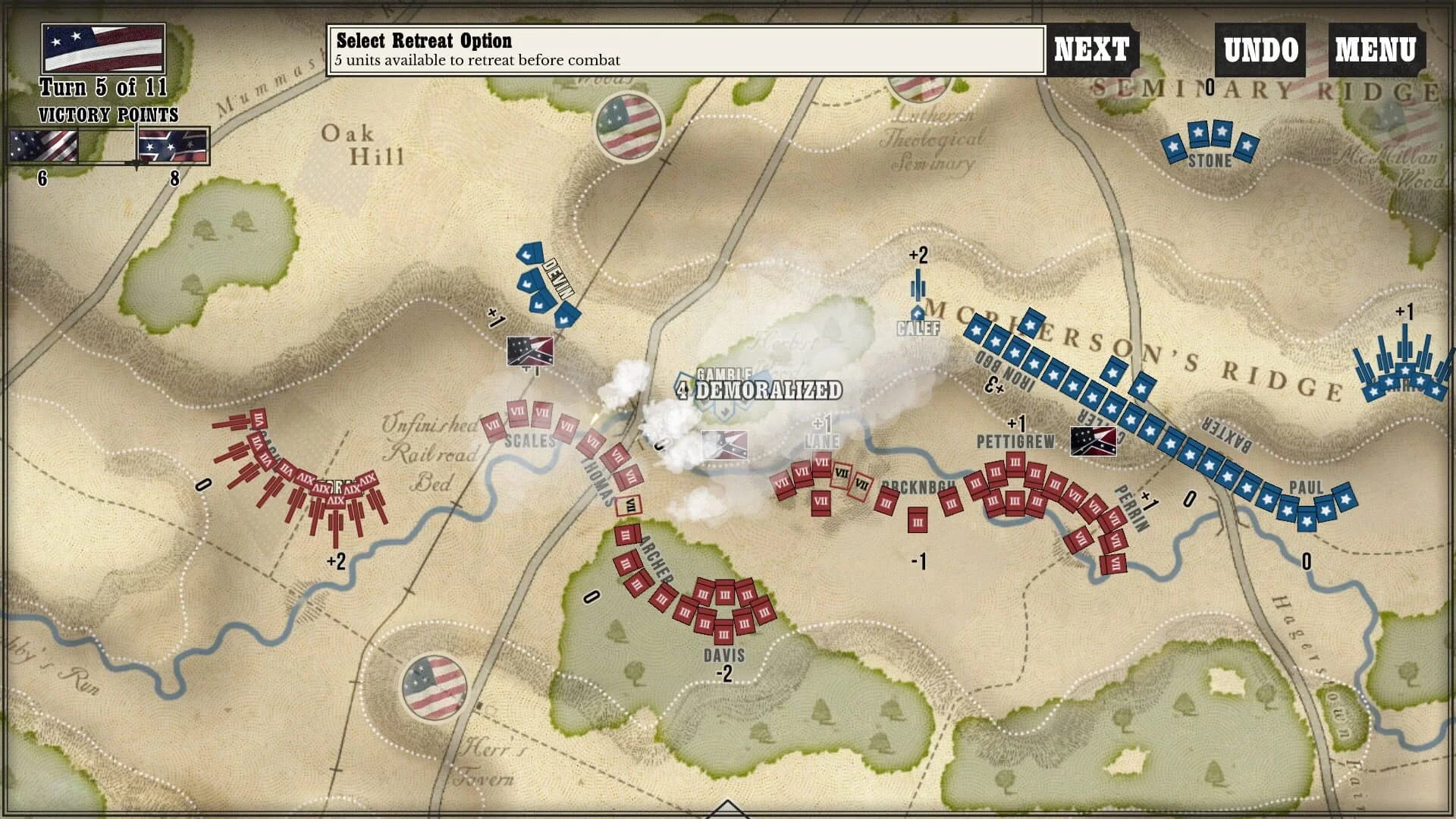Click the Confederate flag marker near Devin
Image resolution: width=1456 pixels, height=819 pixels.
(x=529, y=351)
